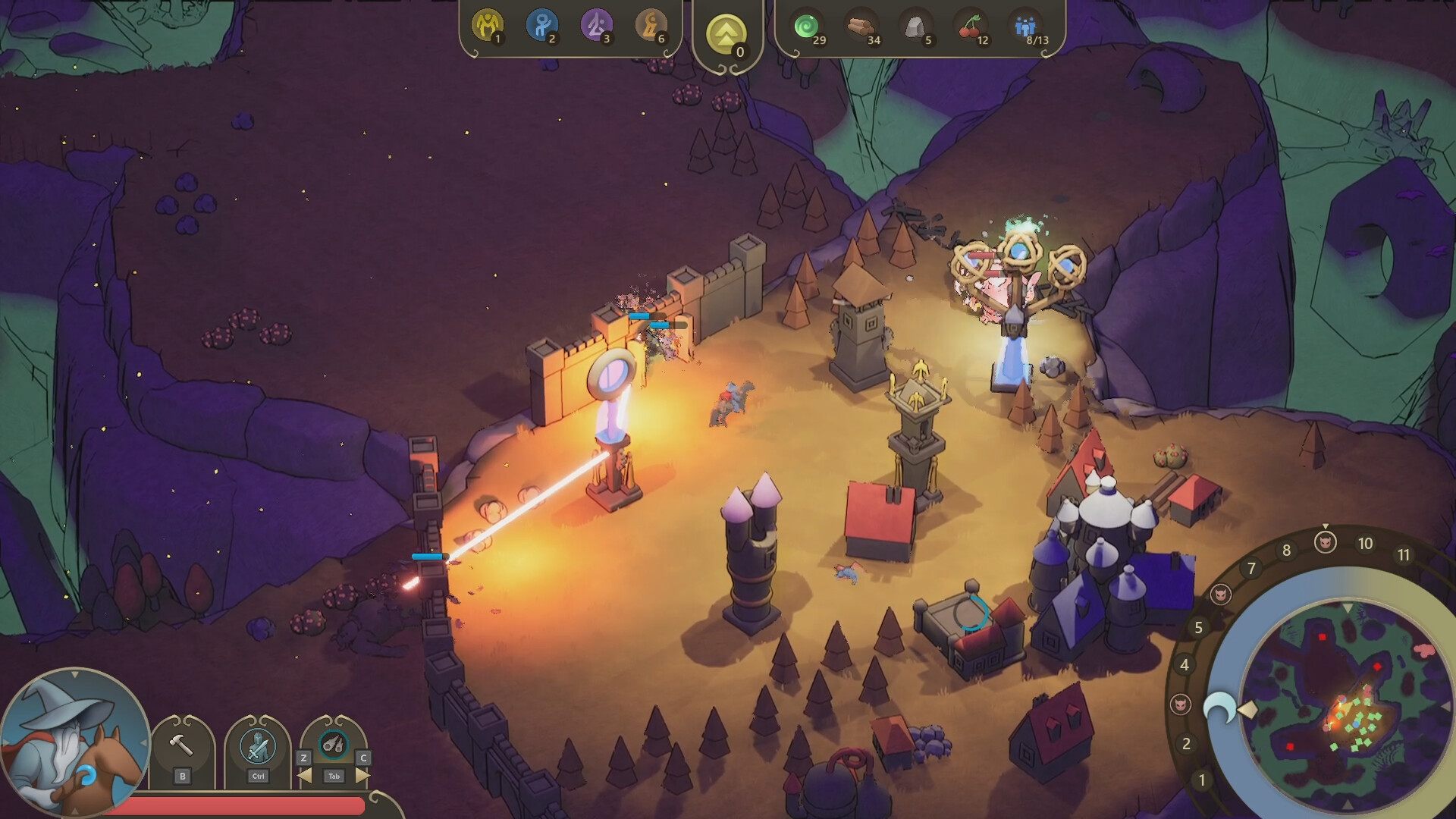This screenshot has height=819, width=1456.
Task: Click the wood logs resource icon
Action: click(x=861, y=27)
